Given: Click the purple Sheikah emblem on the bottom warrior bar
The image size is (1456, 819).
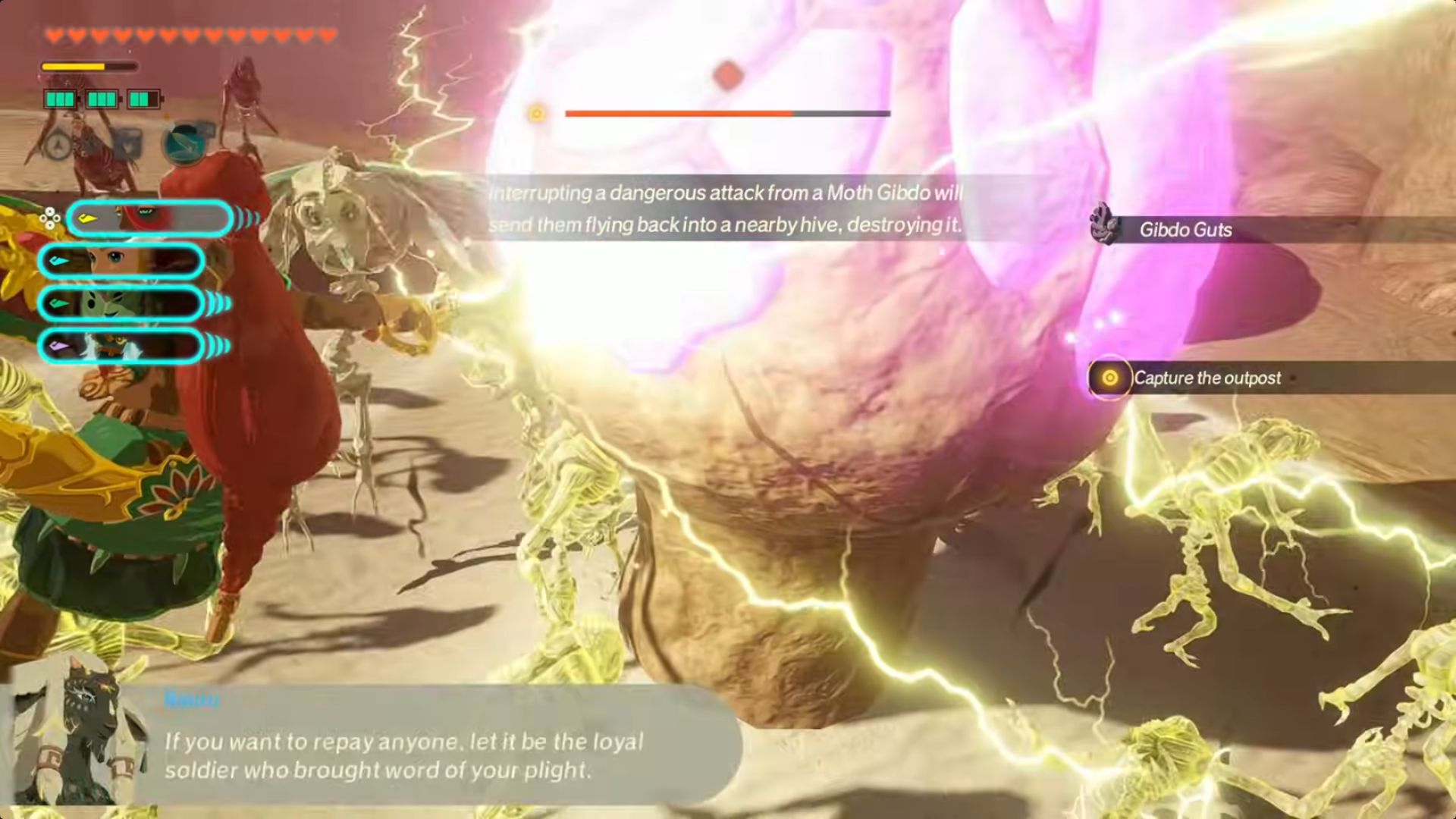Looking at the screenshot, I should (x=58, y=347).
